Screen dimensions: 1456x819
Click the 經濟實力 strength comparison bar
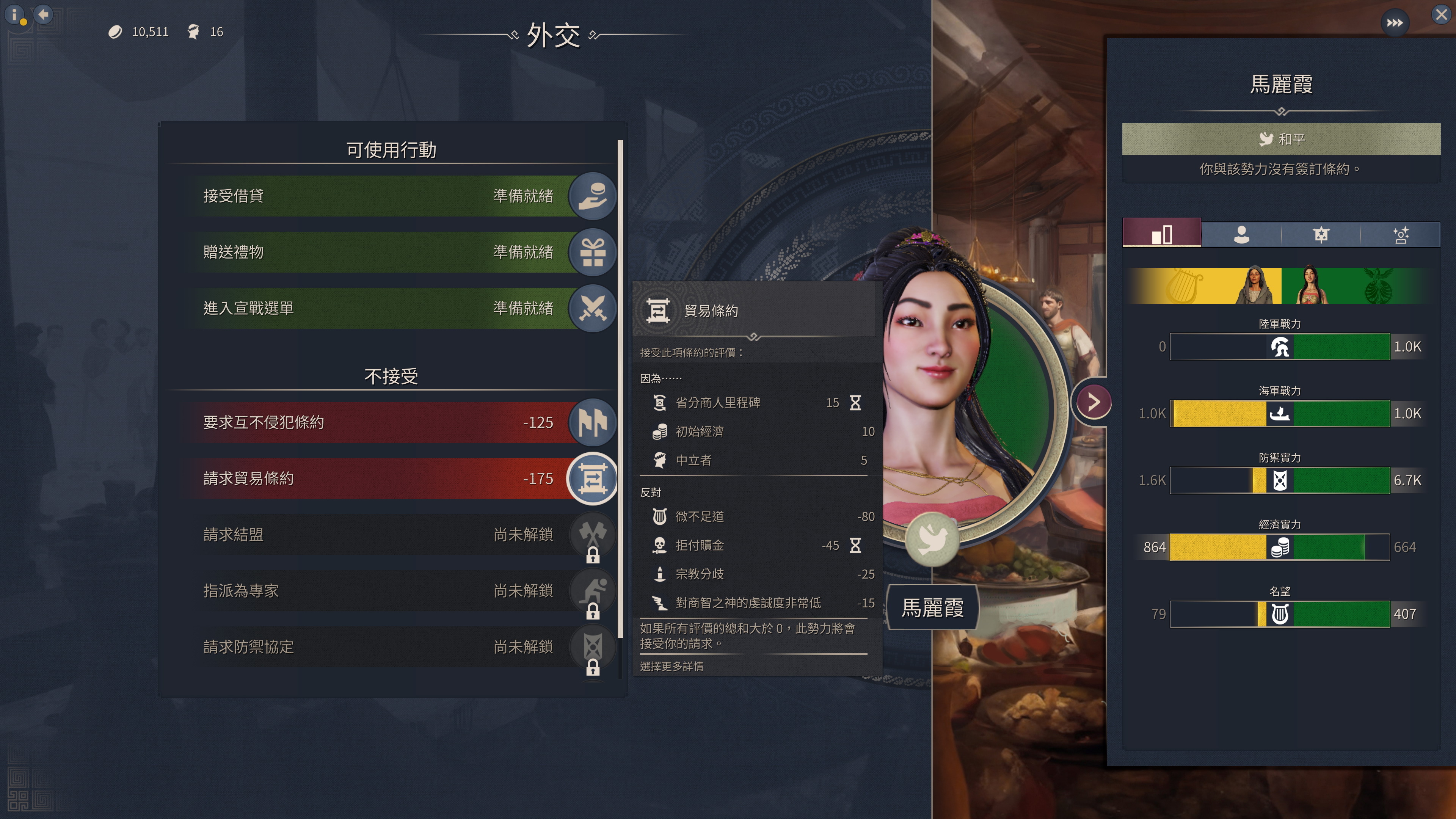1280,547
